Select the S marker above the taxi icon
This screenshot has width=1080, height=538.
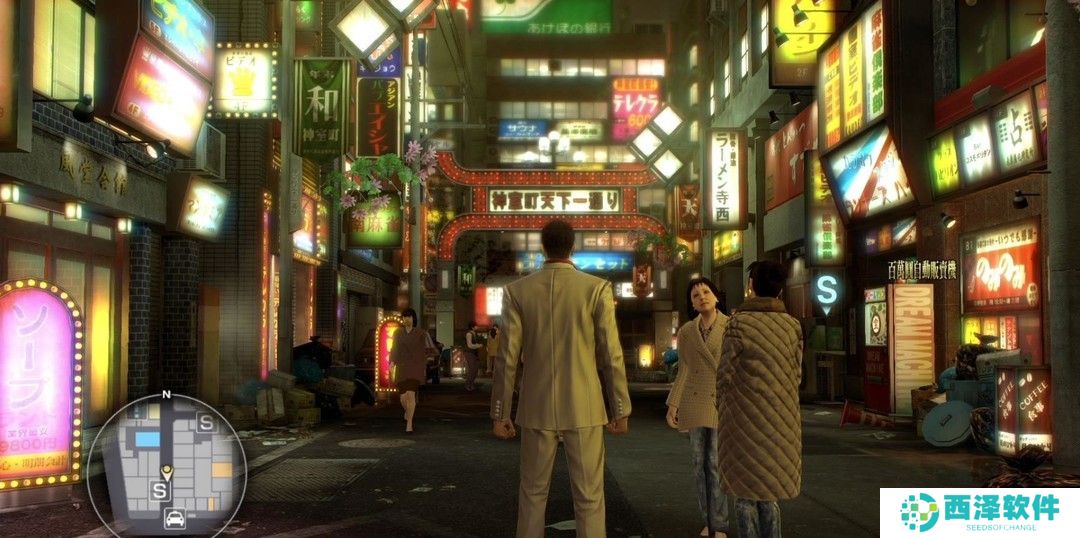(159, 490)
